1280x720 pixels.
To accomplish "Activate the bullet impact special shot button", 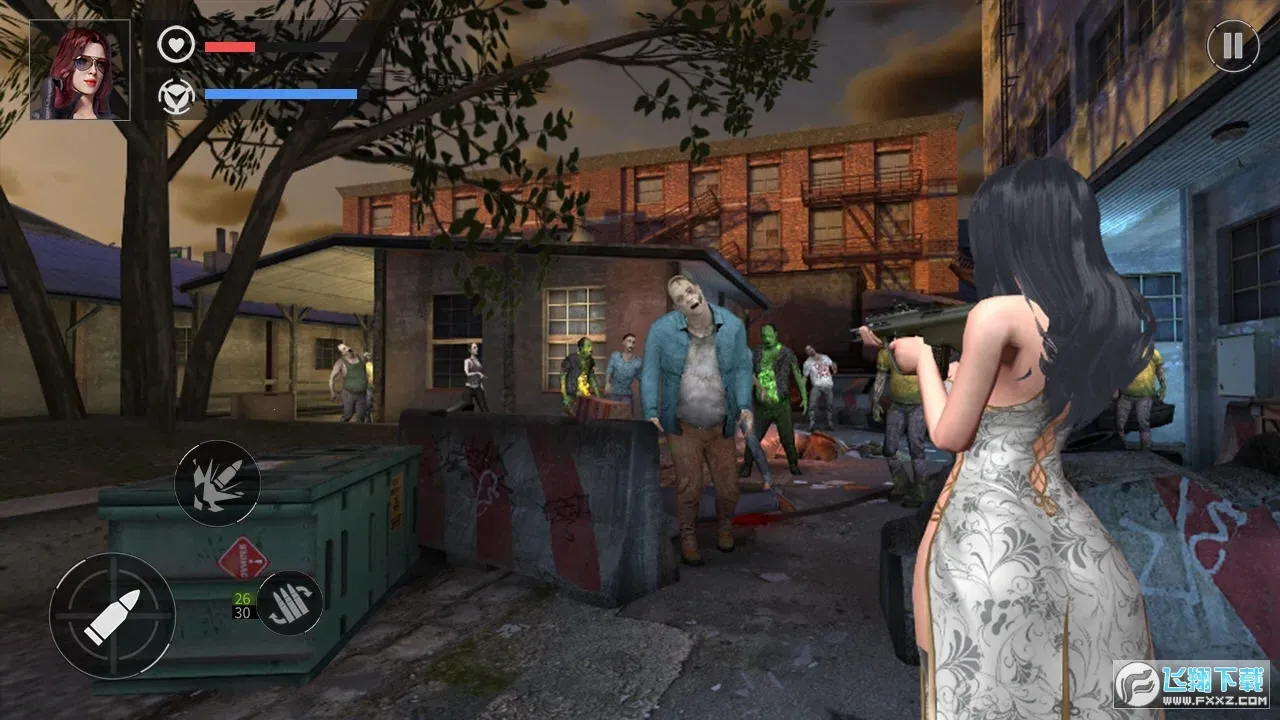I will coord(218,483).
